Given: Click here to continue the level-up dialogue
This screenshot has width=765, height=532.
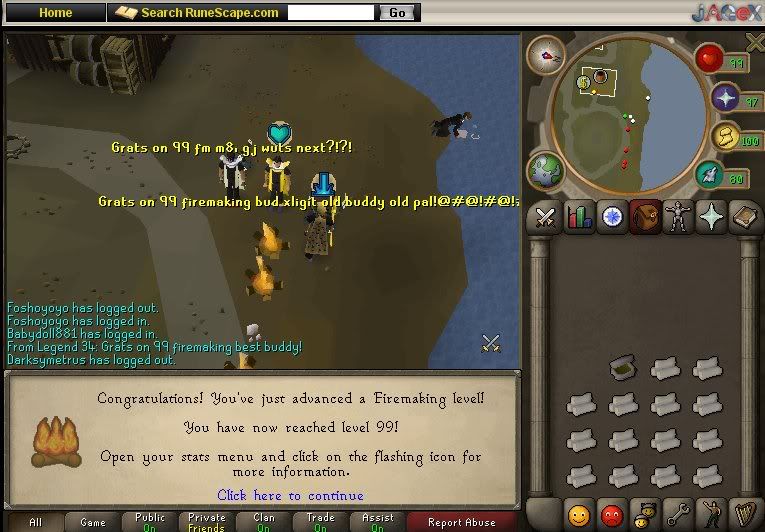Looking at the screenshot, I should pos(290,496).
